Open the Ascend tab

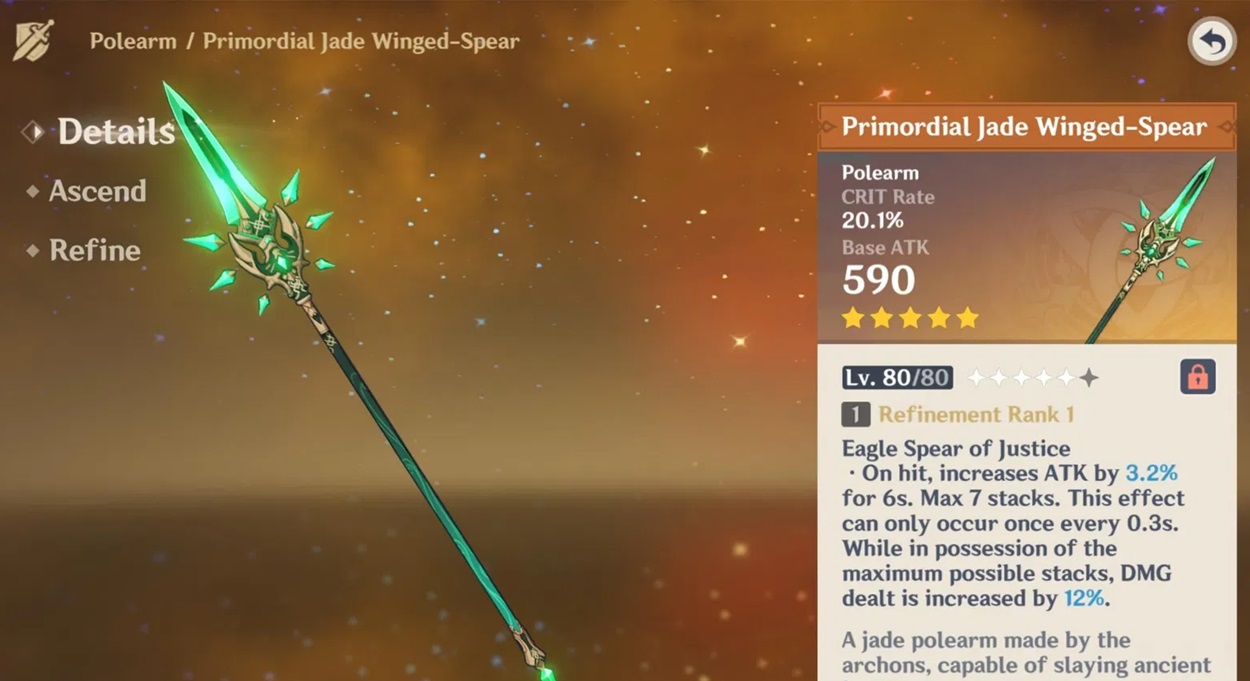click(x=97, y=191)
